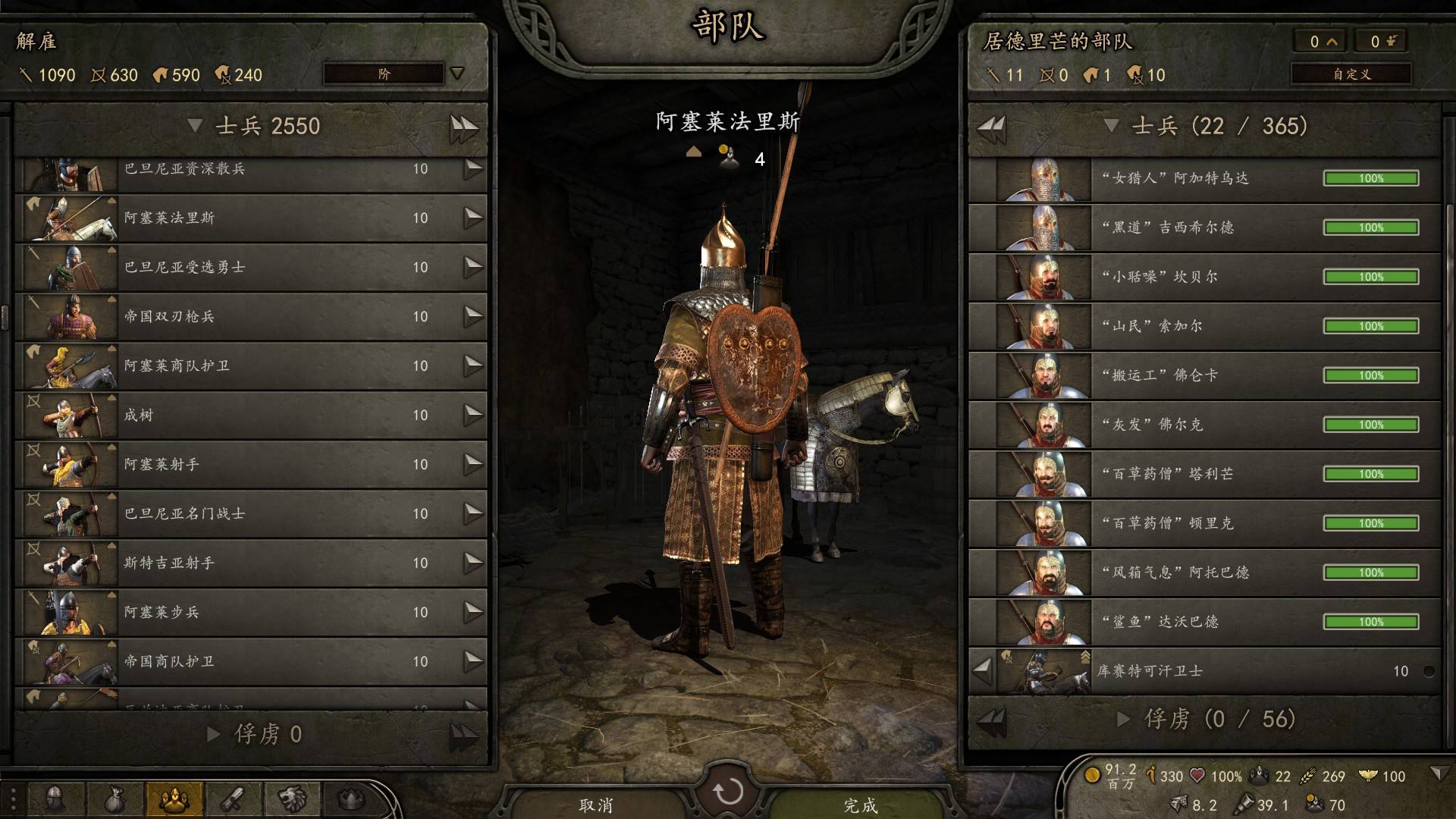
Task: Open the 自定义 sort dropdown
Action: (1351, 74)
